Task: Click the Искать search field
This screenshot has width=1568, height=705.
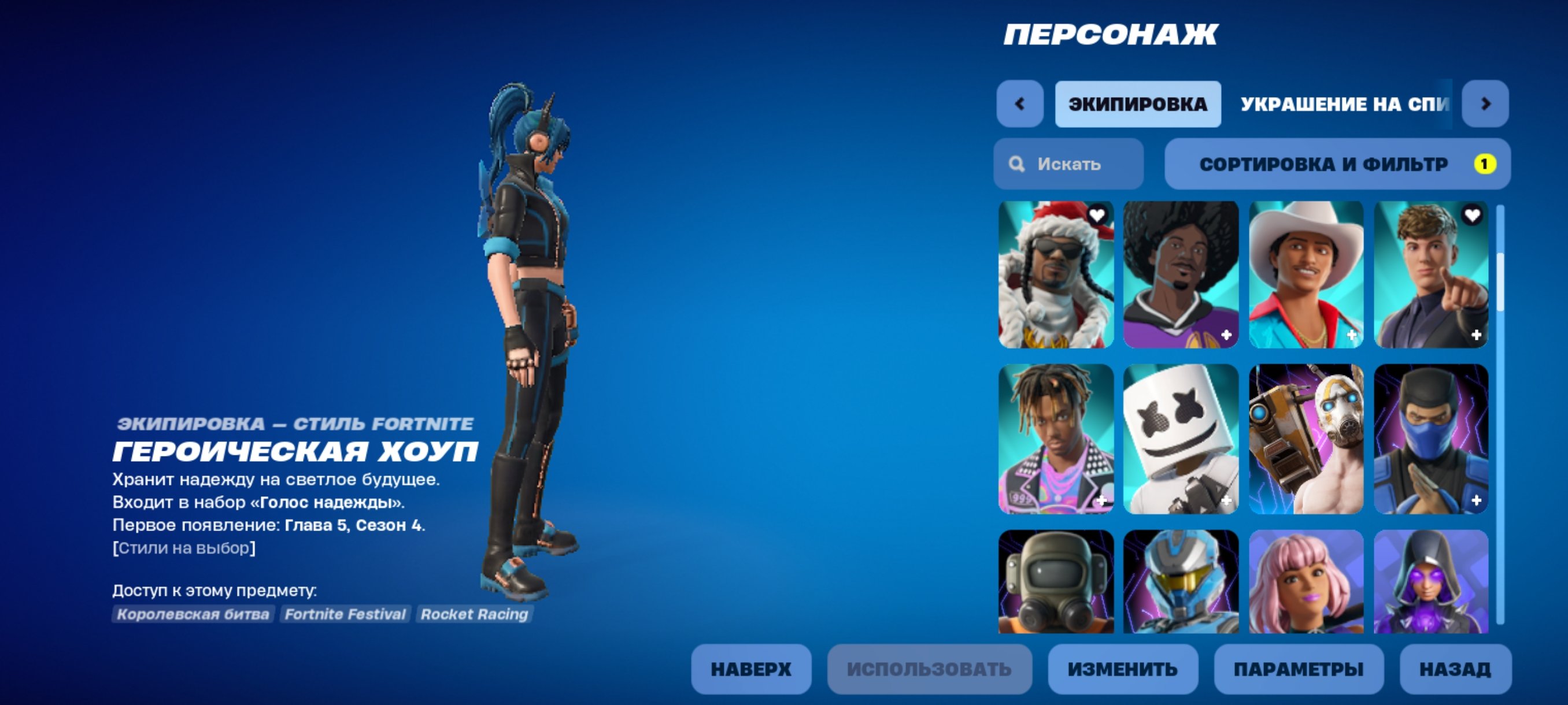Action: (x=1069, y=163)
